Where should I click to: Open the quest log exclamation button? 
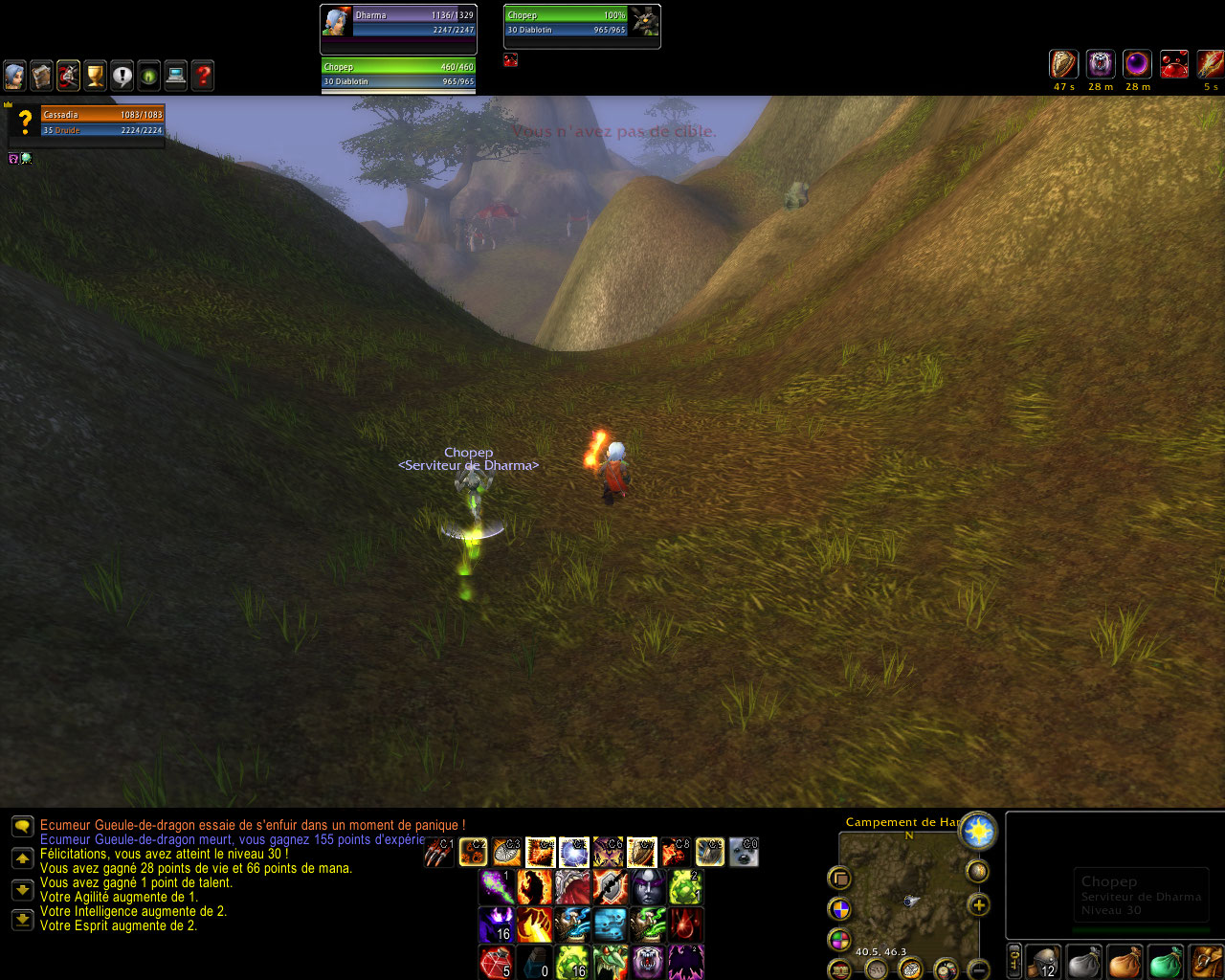(x=122, y=76)
